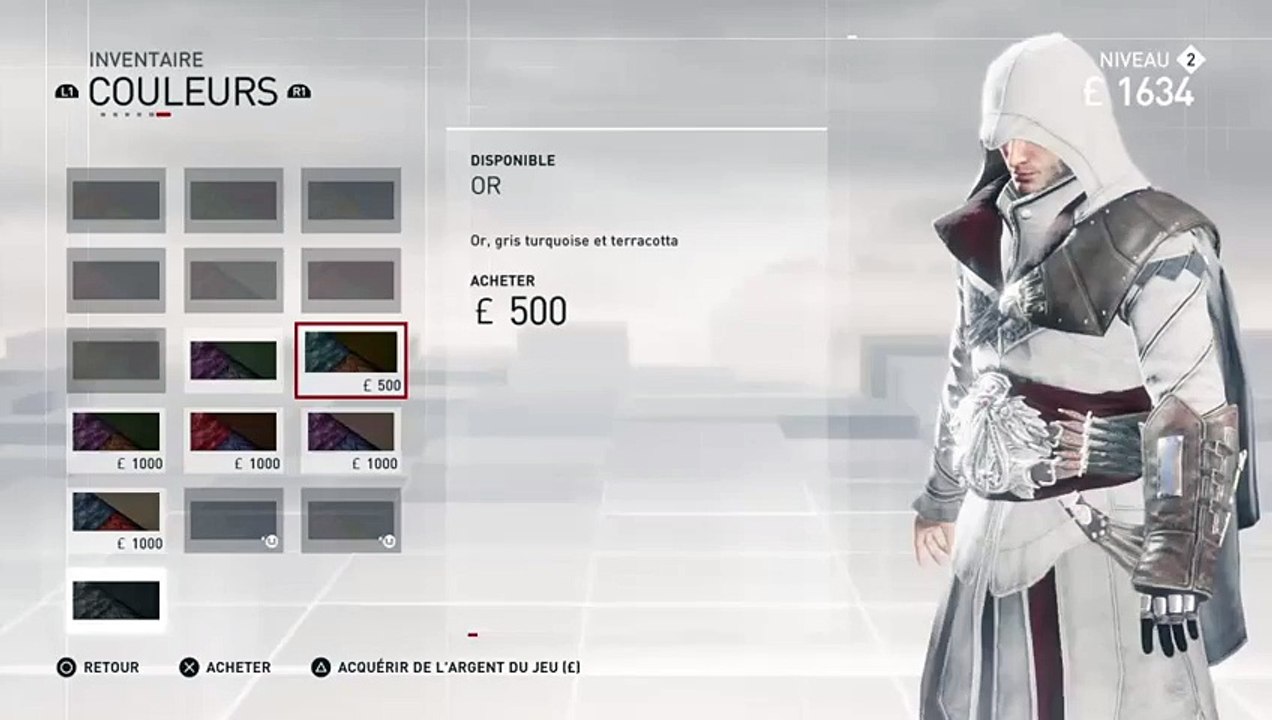Buy the color with the Acheter button
The width and height of the screenshot is (1272, 720).
[x=225, y=667]
